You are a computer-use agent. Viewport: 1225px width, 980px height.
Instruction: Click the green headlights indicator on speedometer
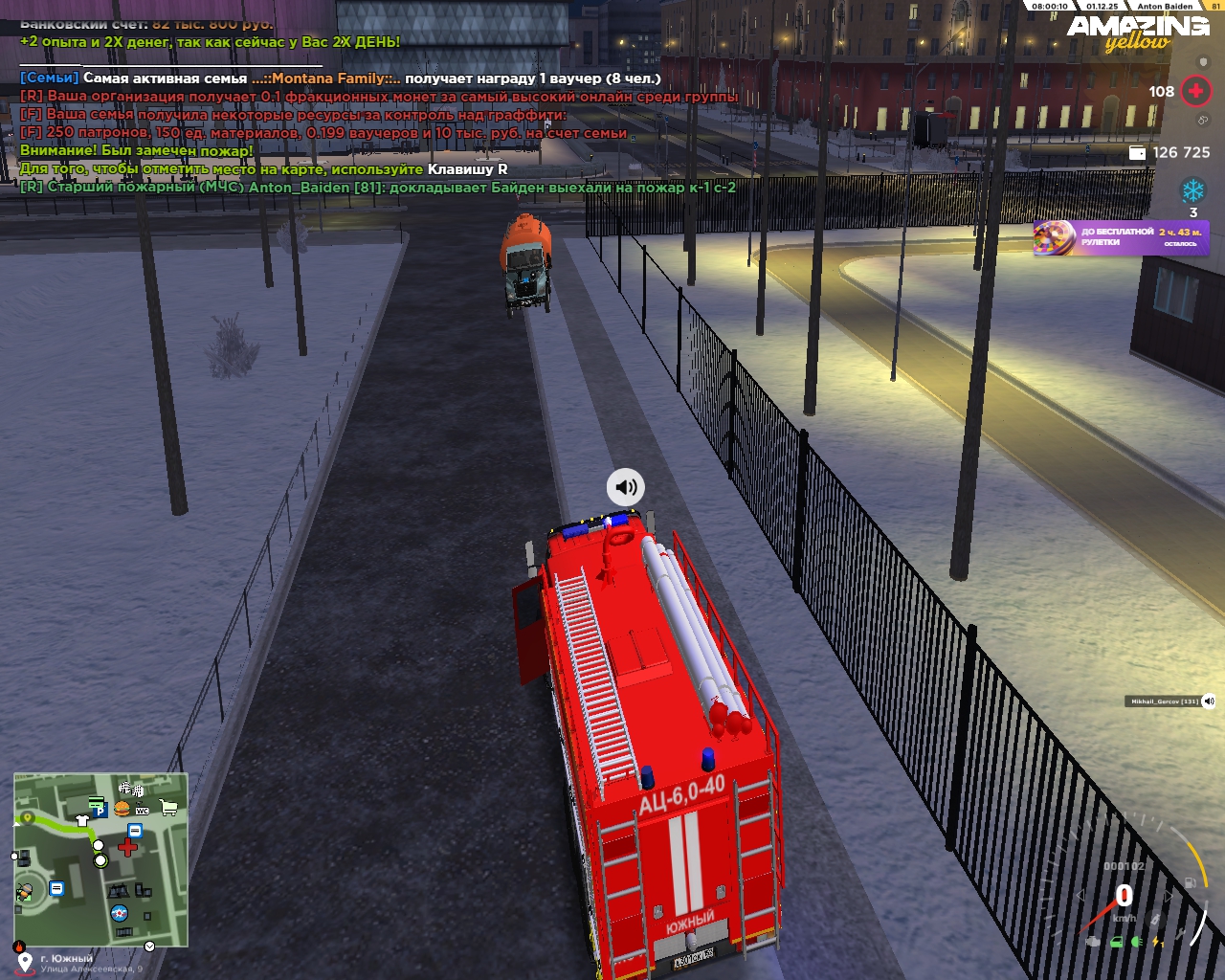click(x=1137, y=942)
